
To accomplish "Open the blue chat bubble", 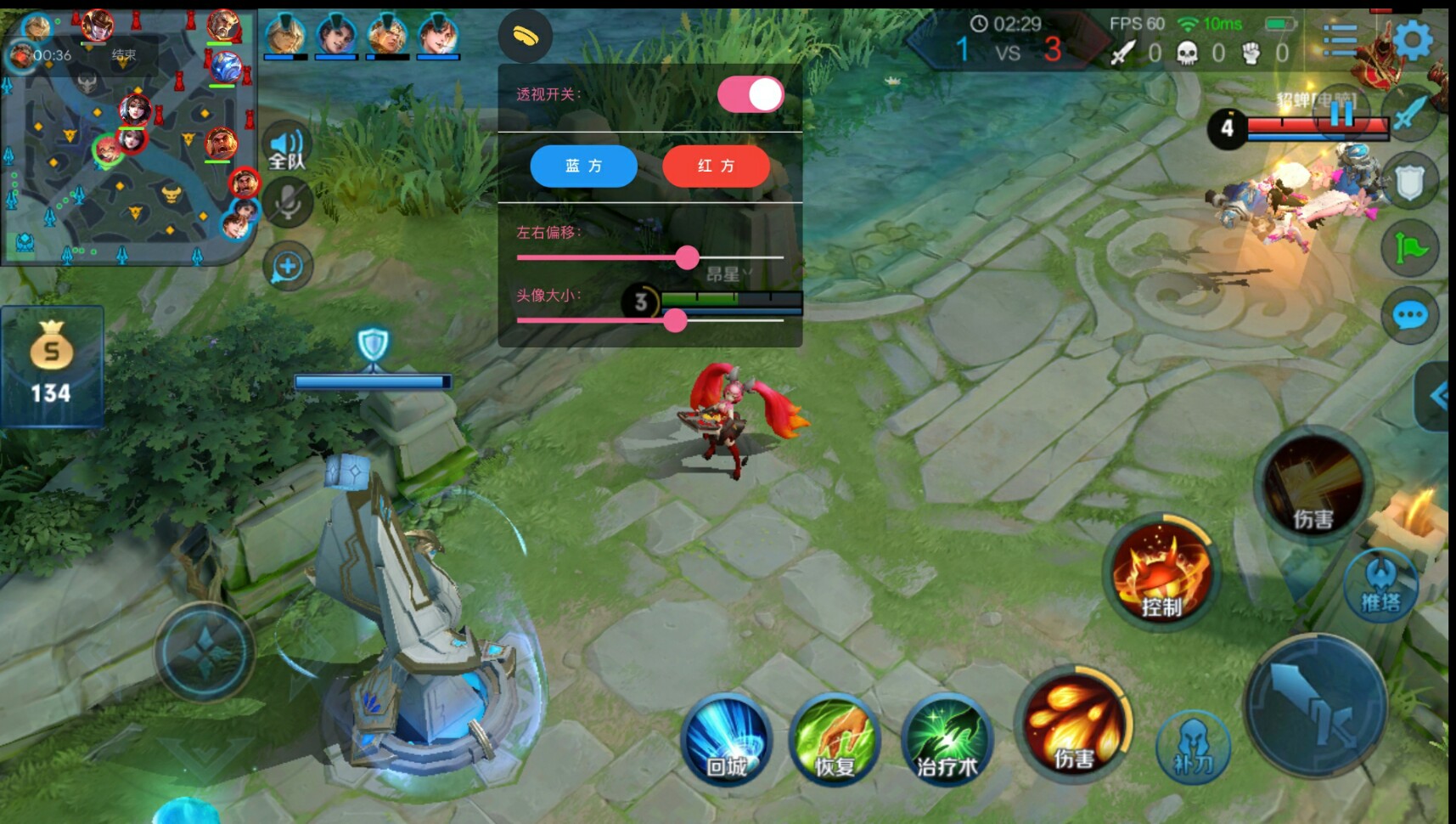I will pyautogui.click(x=1409, y=316).
